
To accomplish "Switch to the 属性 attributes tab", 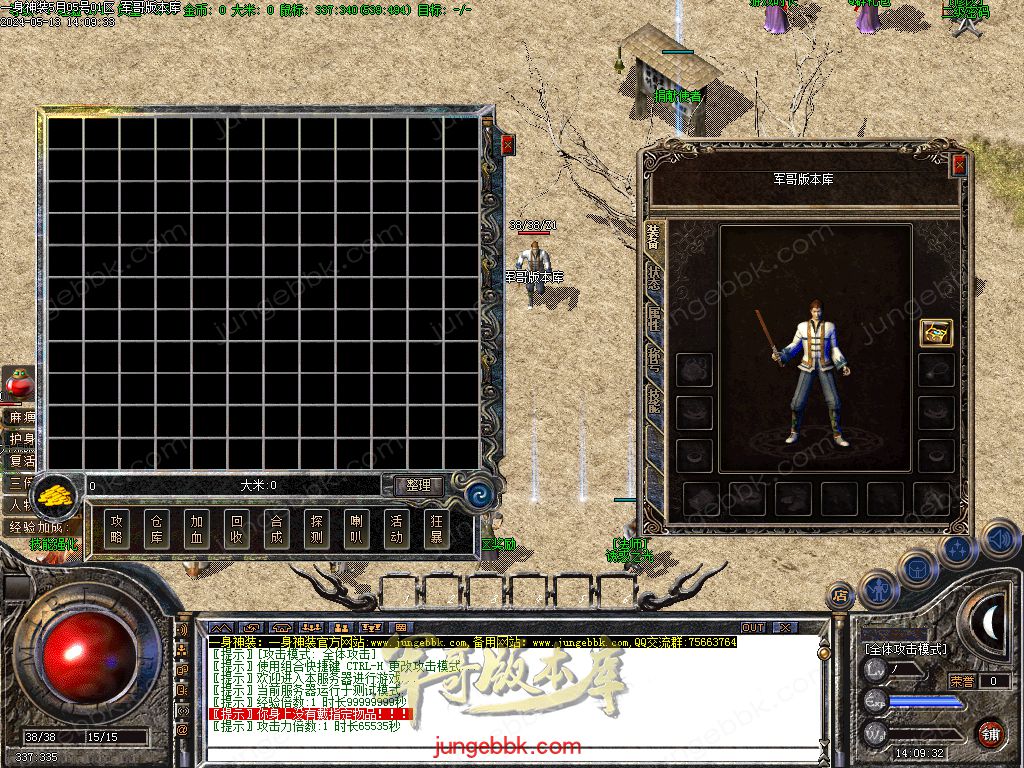I will coord(653,318).
